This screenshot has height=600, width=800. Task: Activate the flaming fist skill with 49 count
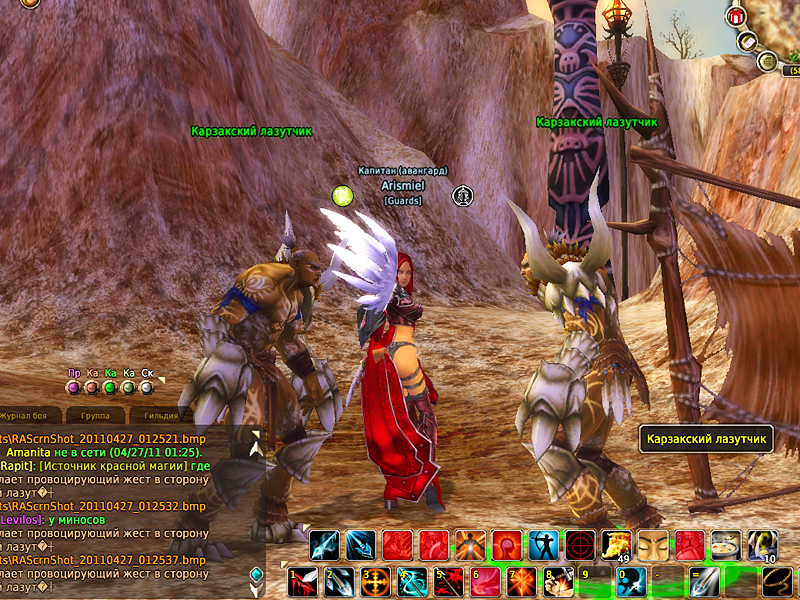tap(616, 546)
